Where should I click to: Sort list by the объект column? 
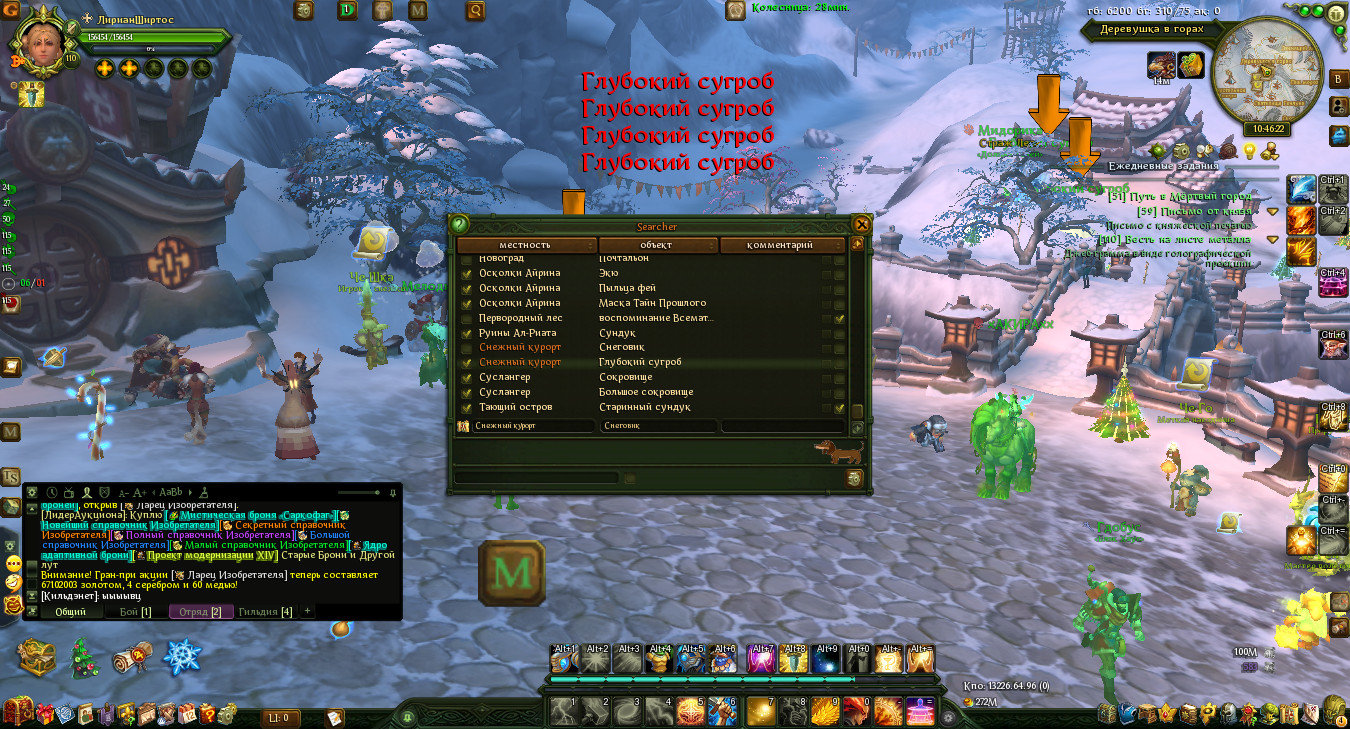coord(656,245)
